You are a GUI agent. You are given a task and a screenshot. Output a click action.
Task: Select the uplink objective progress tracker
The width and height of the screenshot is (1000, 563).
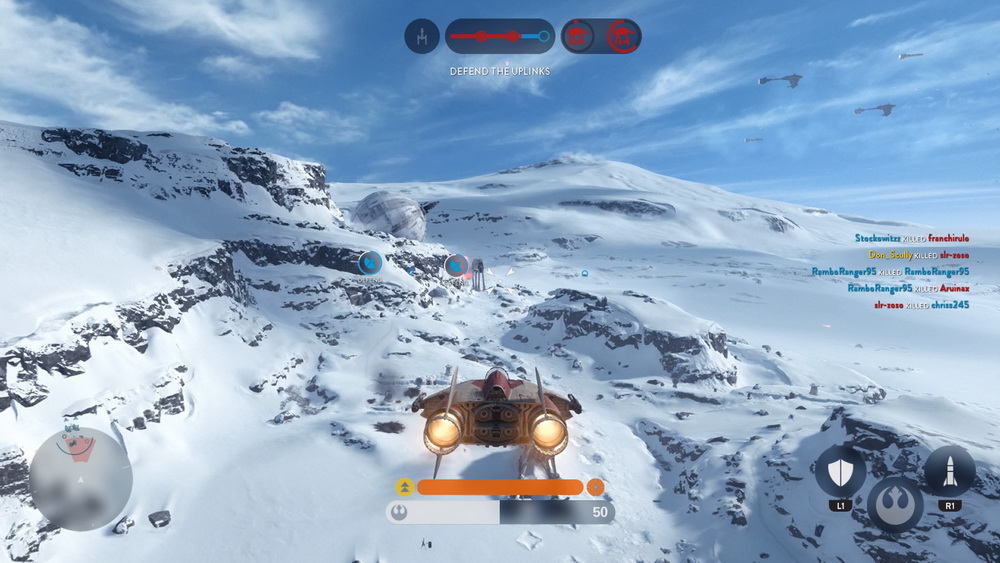pos(499,37)
